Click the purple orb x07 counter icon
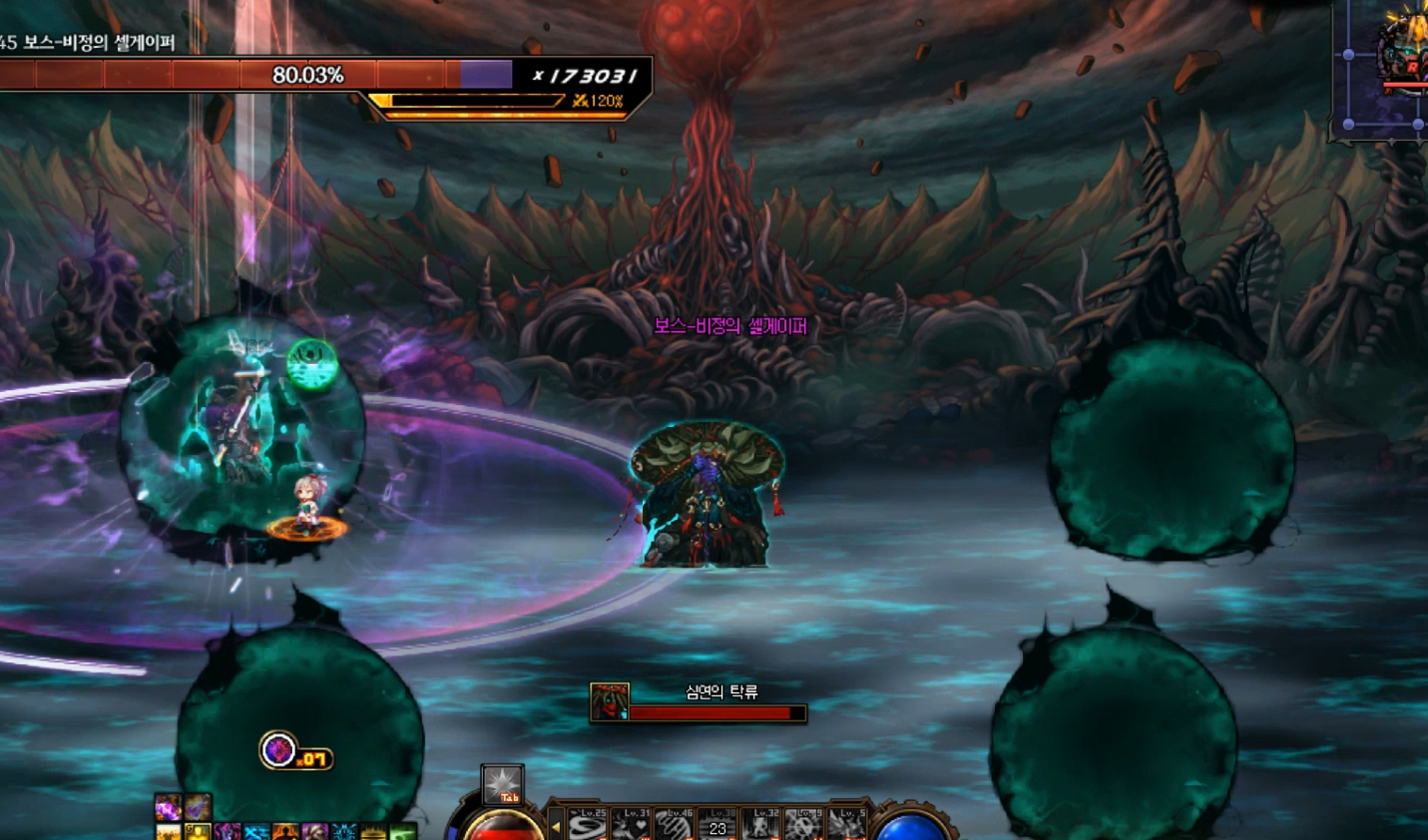The width and height of the screenshot is (1428, 840). 278,750
